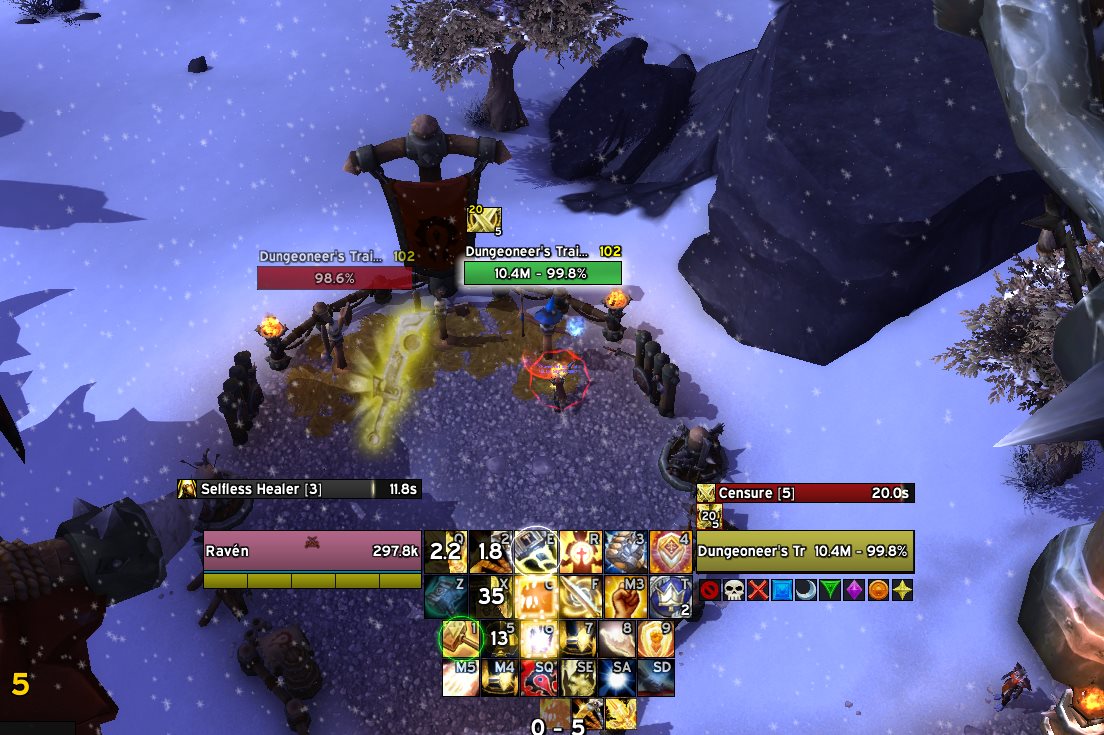
Task: Use the red Horde banner ability on SQ
Action: 540,678
